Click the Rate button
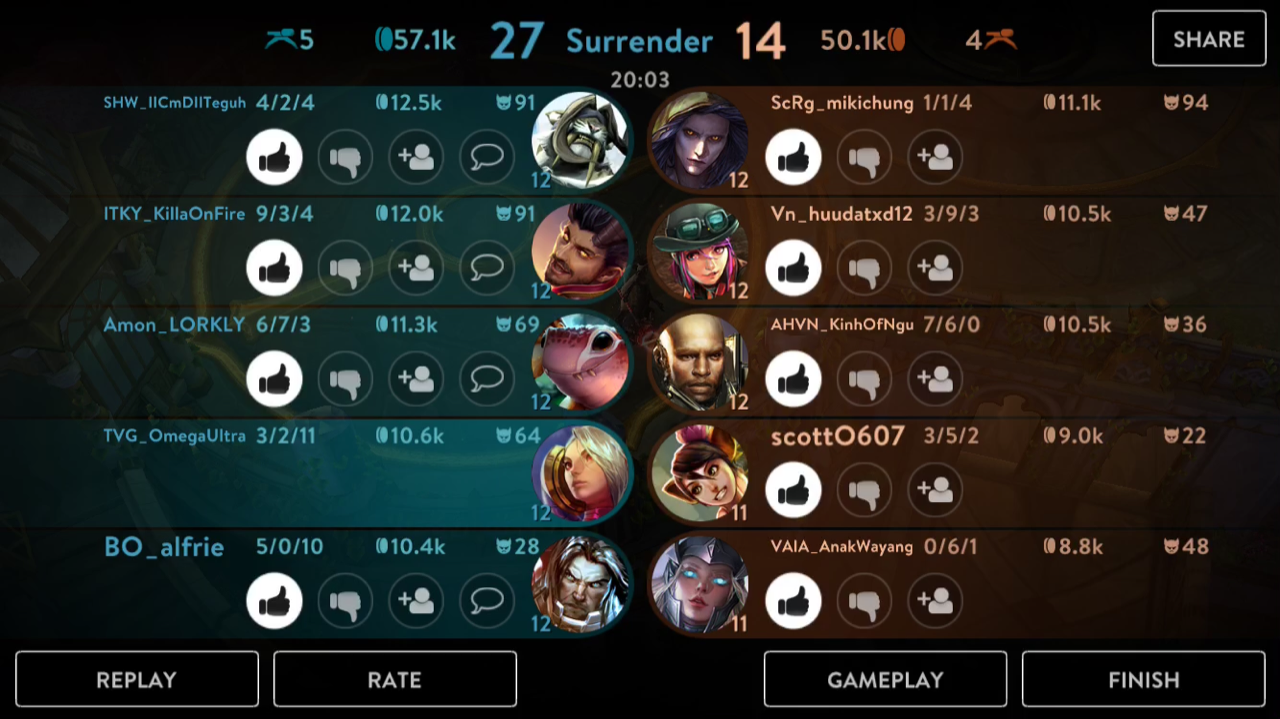The image size is (1280, 719). click(394, 680)
